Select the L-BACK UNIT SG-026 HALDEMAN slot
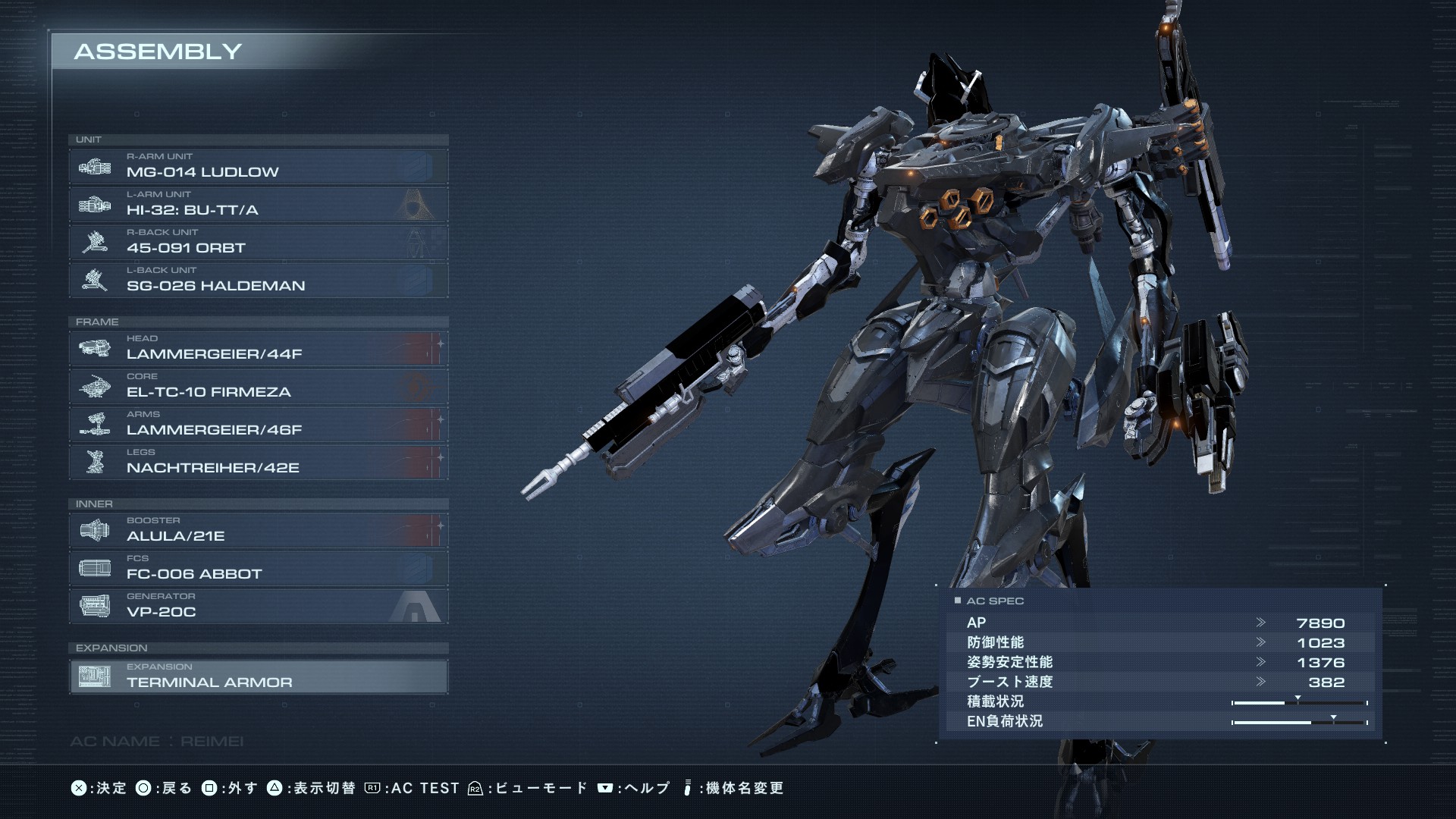 tap(258, 280)
